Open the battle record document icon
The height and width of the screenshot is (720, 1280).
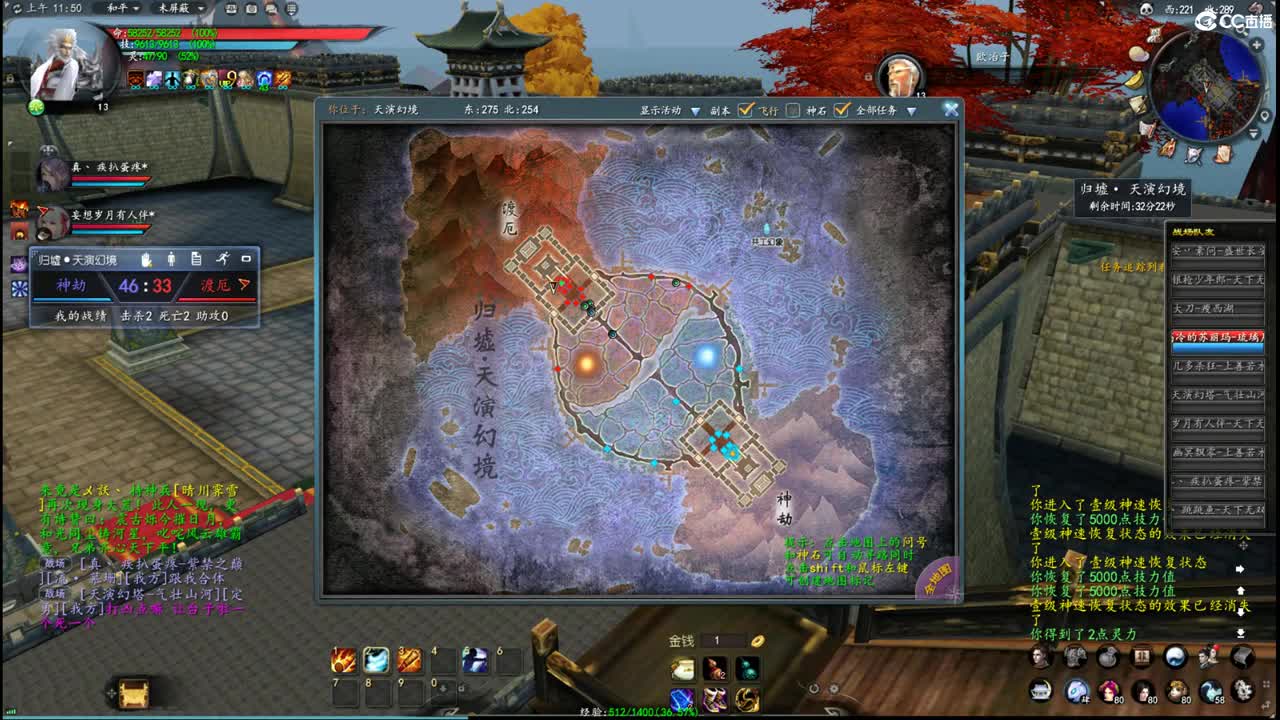pyautogui.click(x=196, y=260)
